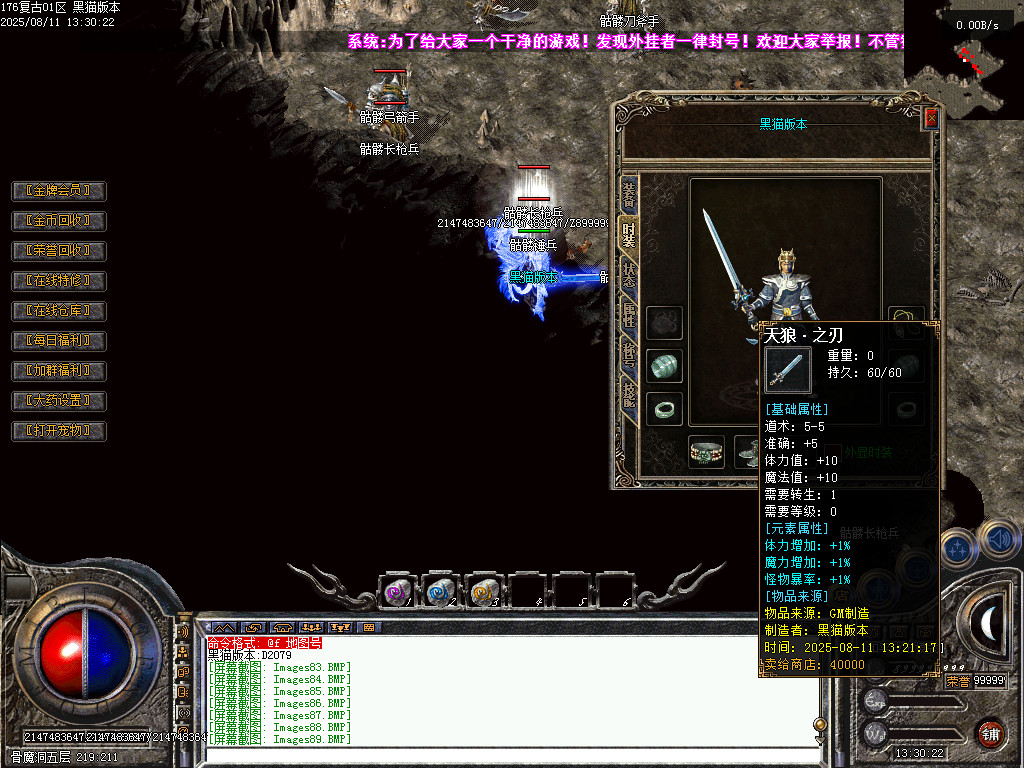
Task: Click the 金币回收 gold recycle button
Action: [x=58, y=220]
